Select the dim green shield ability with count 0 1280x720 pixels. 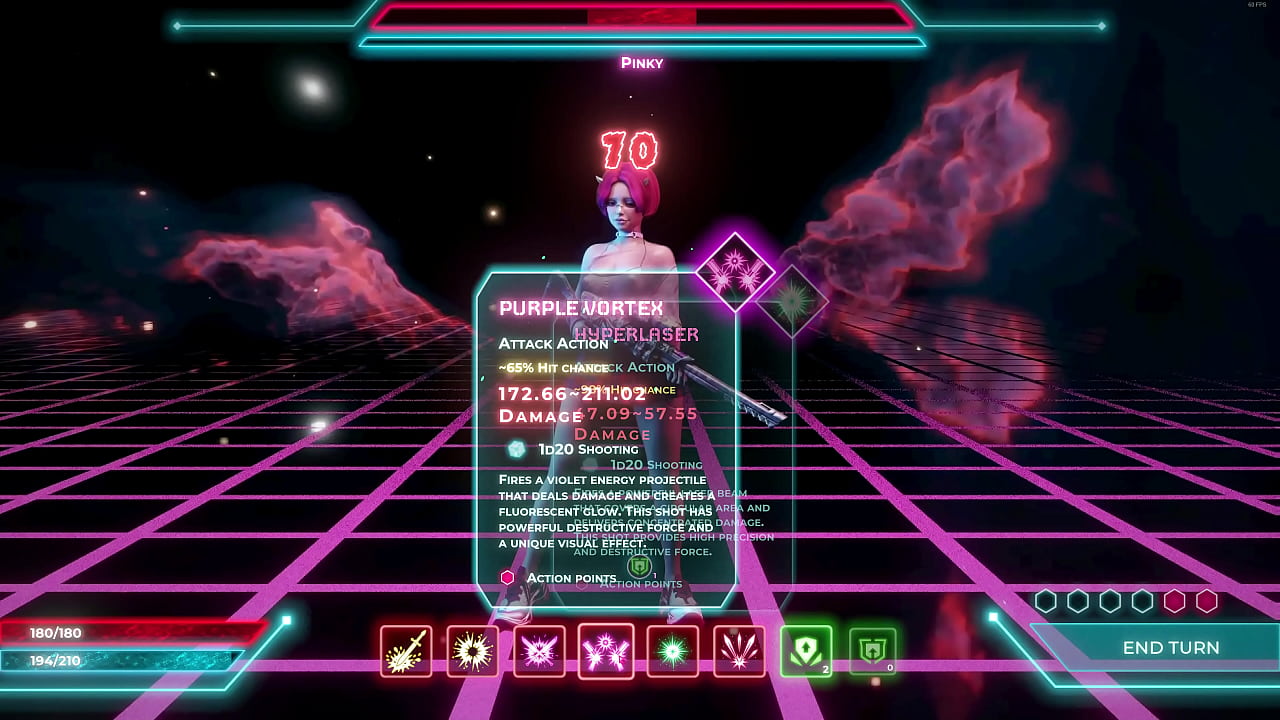tap(872, 651)
